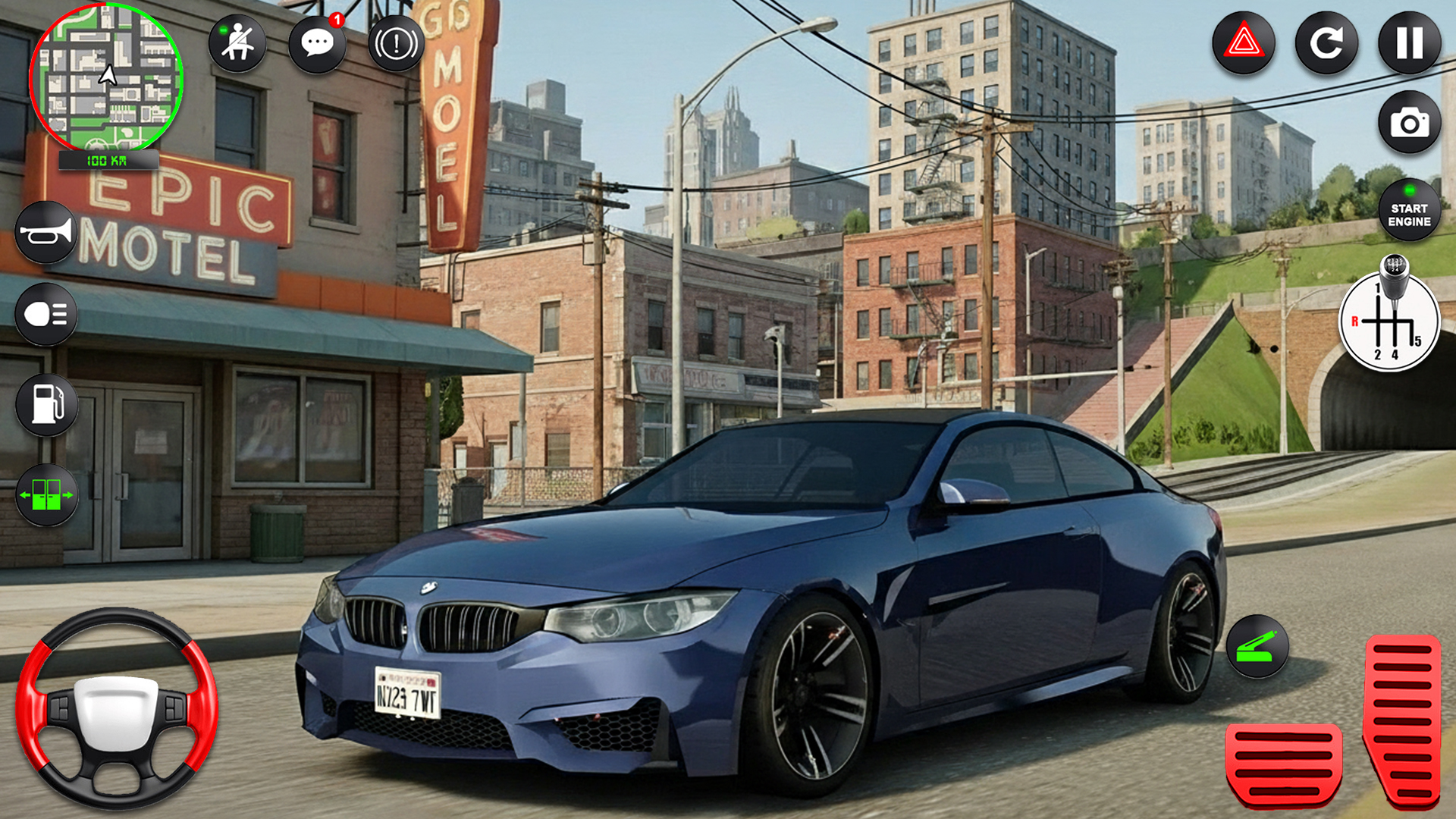The image size is (1456, 819).
Task: Toggle the lane change indicator icon
Action: click(x=45, y=493)
